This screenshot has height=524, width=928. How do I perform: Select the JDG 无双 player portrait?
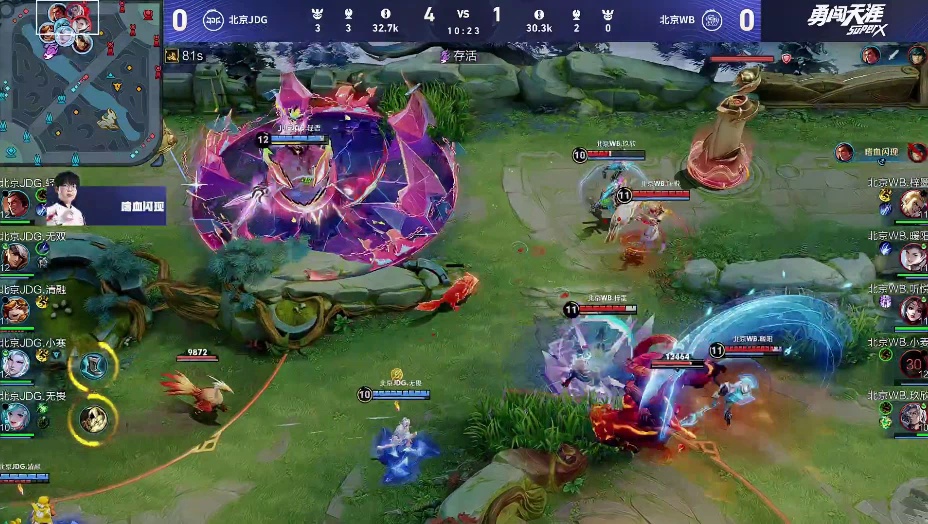(14, 256)
